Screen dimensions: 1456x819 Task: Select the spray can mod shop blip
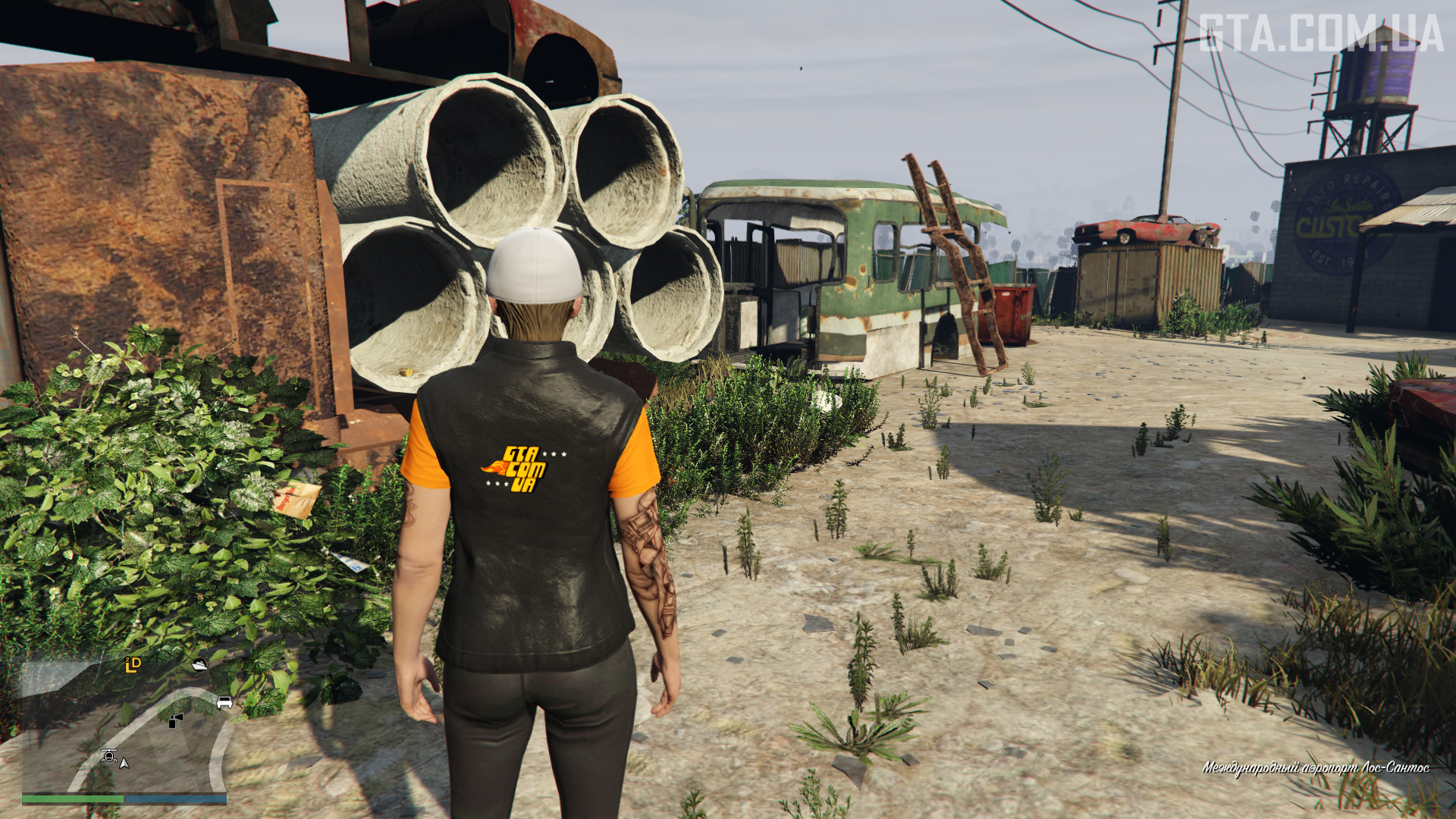point(176,720)
